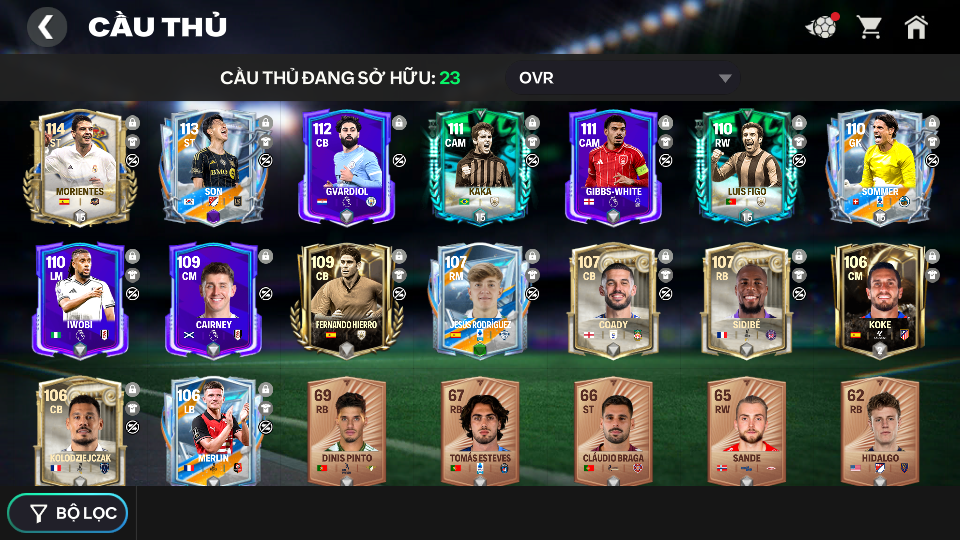Open the shopping cart store
Viewport: 960px width, 540px height.
click(869, 27)
